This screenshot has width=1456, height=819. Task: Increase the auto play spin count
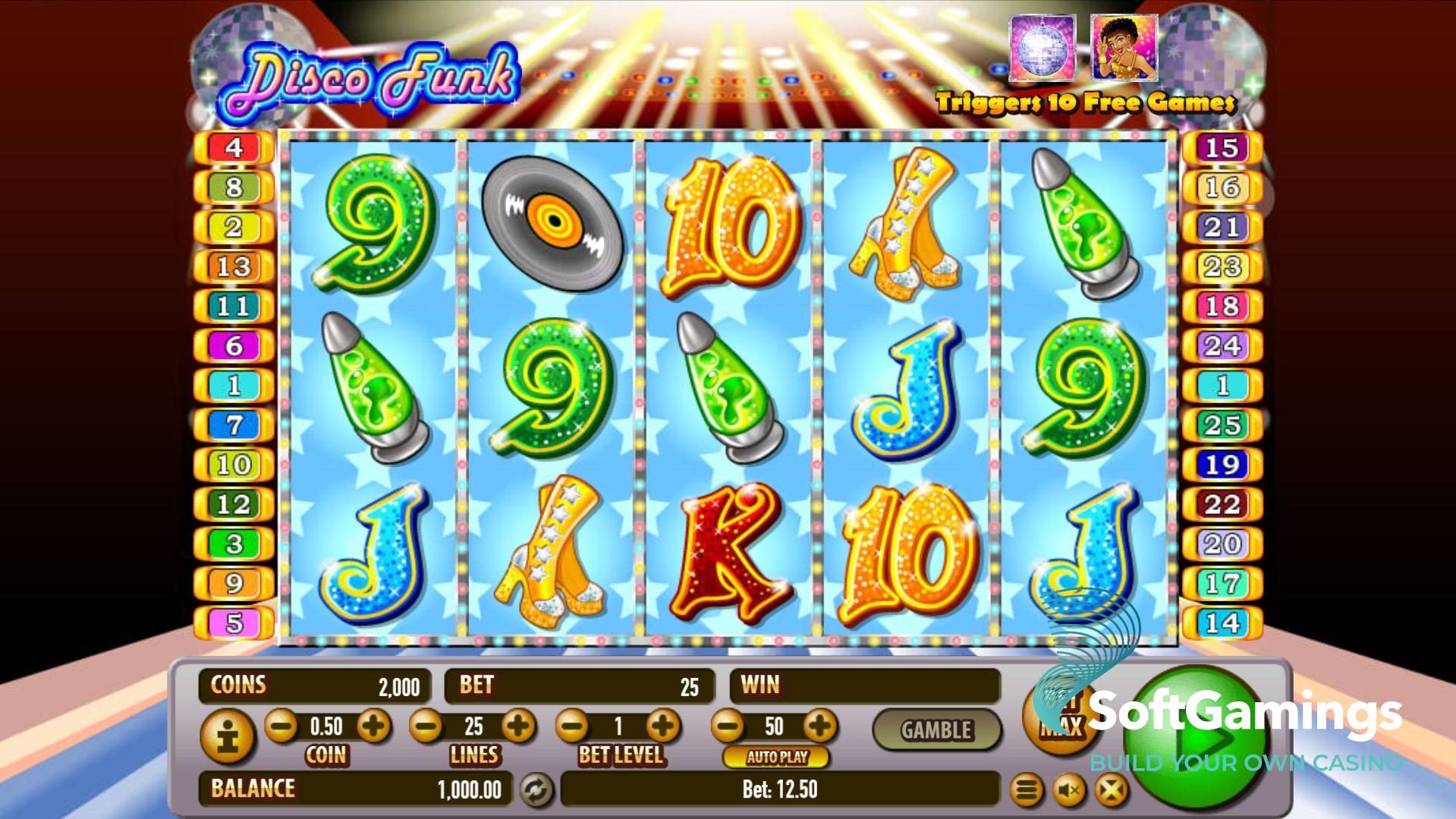click(x=820, y=726)
